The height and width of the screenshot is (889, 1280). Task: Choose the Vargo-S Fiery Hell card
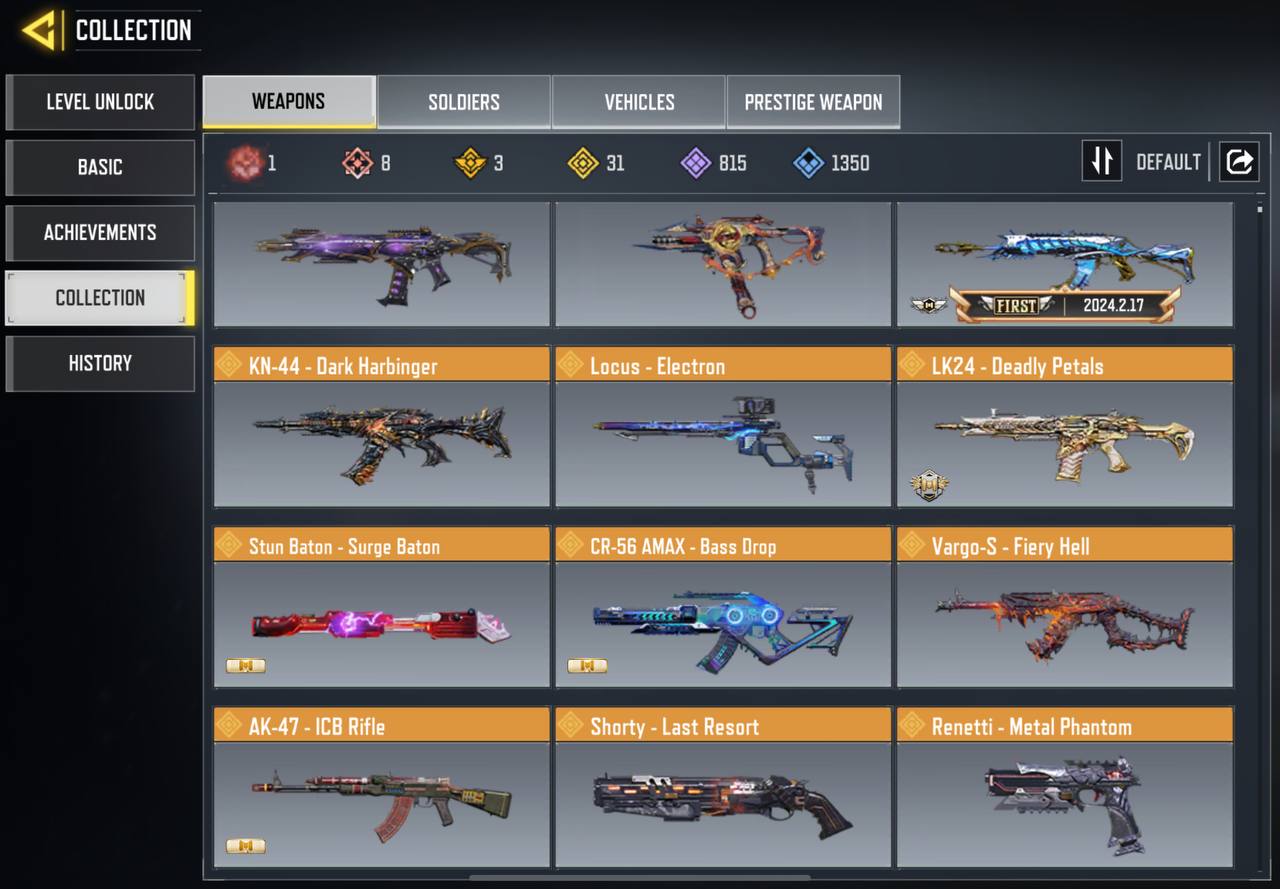click(x=1064, y=607)
